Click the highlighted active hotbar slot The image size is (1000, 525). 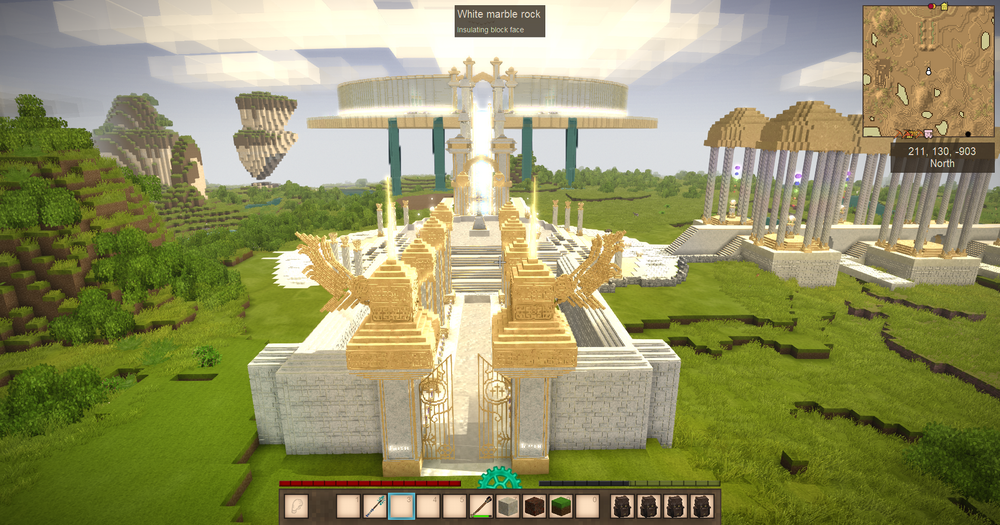pos(401,507)
